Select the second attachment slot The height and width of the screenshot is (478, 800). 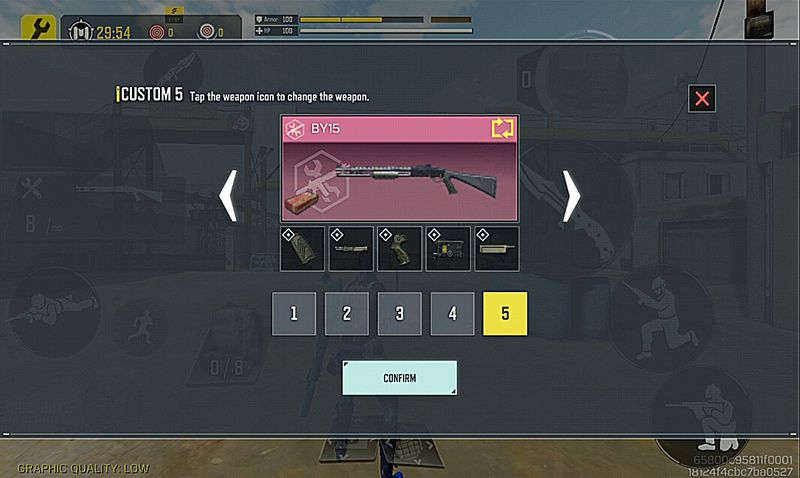351,249
